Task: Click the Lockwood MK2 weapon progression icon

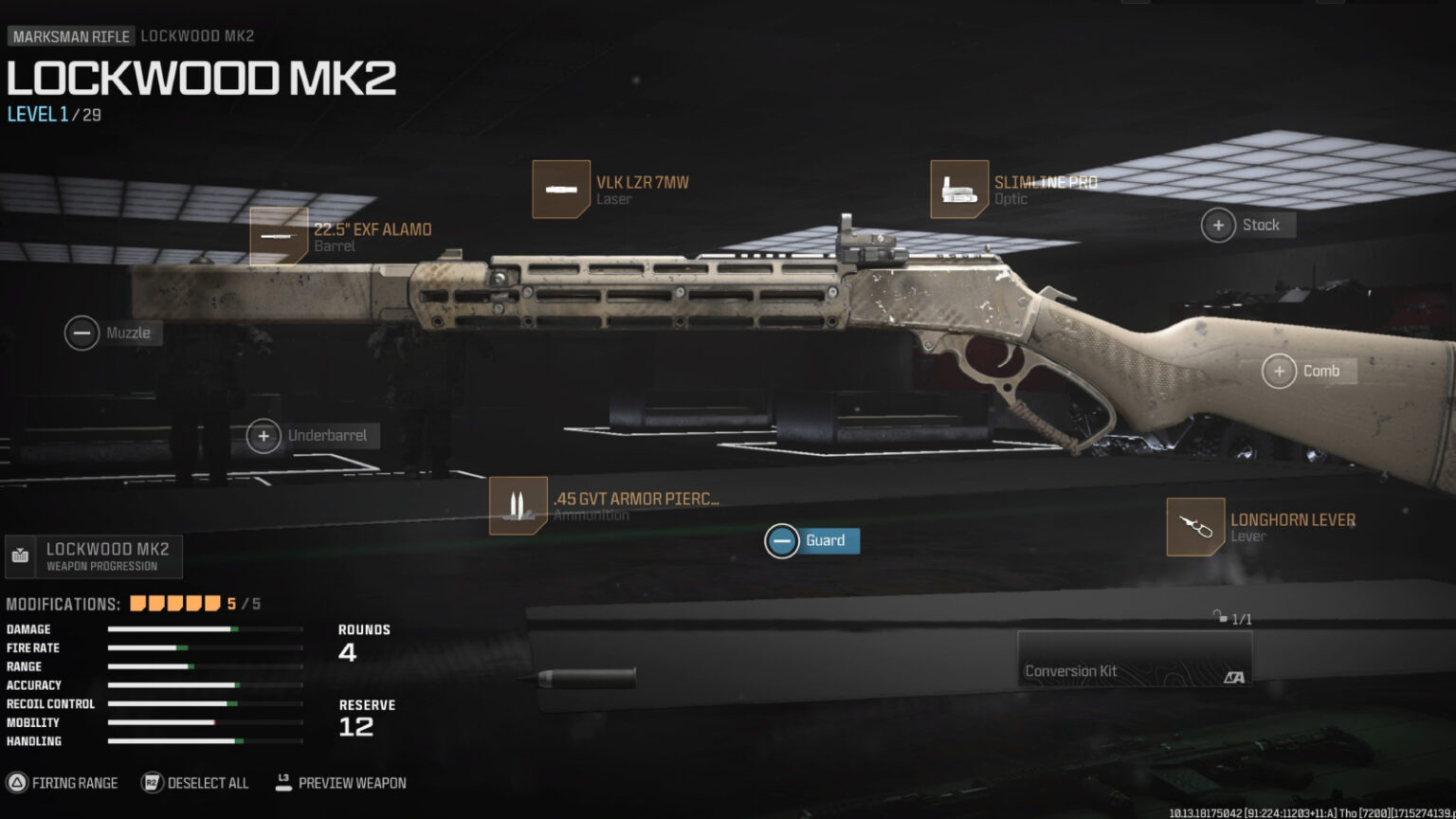Action: [x=20, y=556]
